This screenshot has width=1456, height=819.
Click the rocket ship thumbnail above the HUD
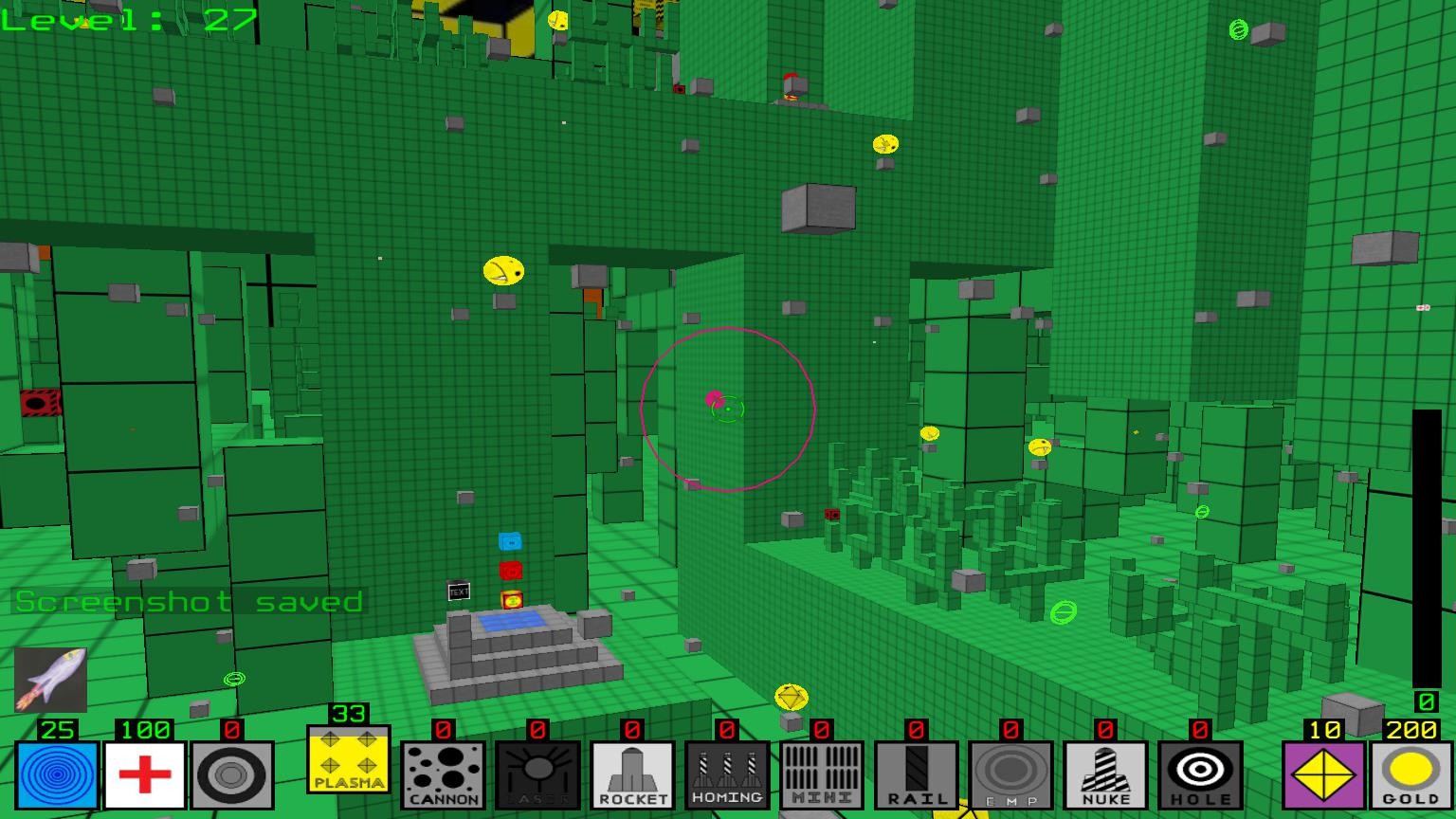pos(52,679)
